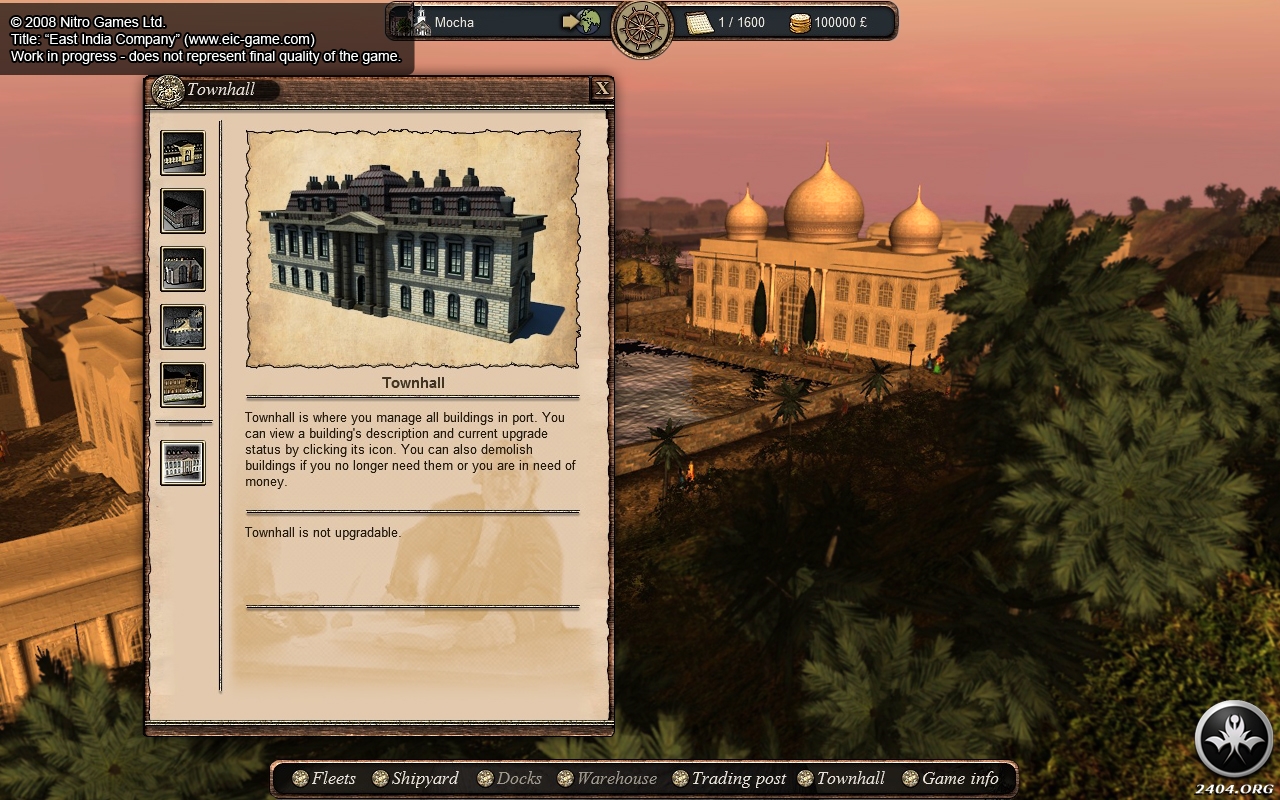Select the white townhall building icon
This screenshot has width=1280, height=800.
[183, 463]
